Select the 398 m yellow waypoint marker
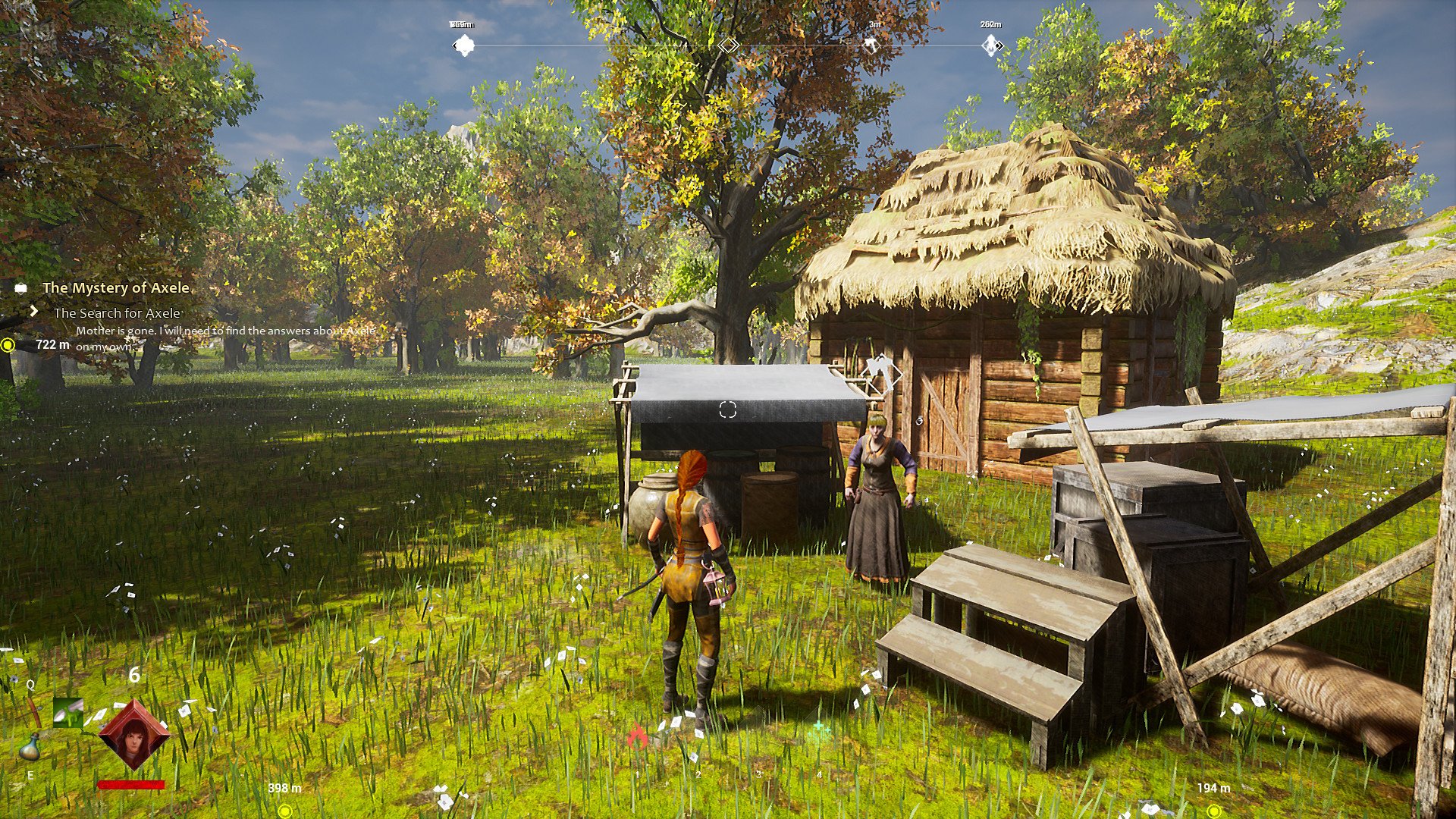1456x819 pixels. click(x=285, y=811)
